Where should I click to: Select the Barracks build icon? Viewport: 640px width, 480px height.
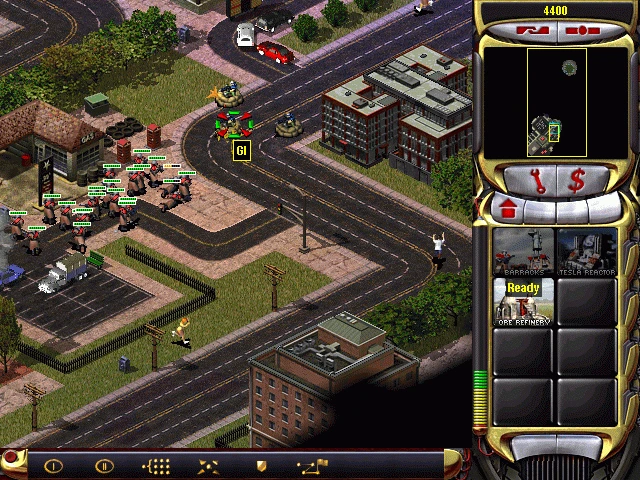coord(522,252)
